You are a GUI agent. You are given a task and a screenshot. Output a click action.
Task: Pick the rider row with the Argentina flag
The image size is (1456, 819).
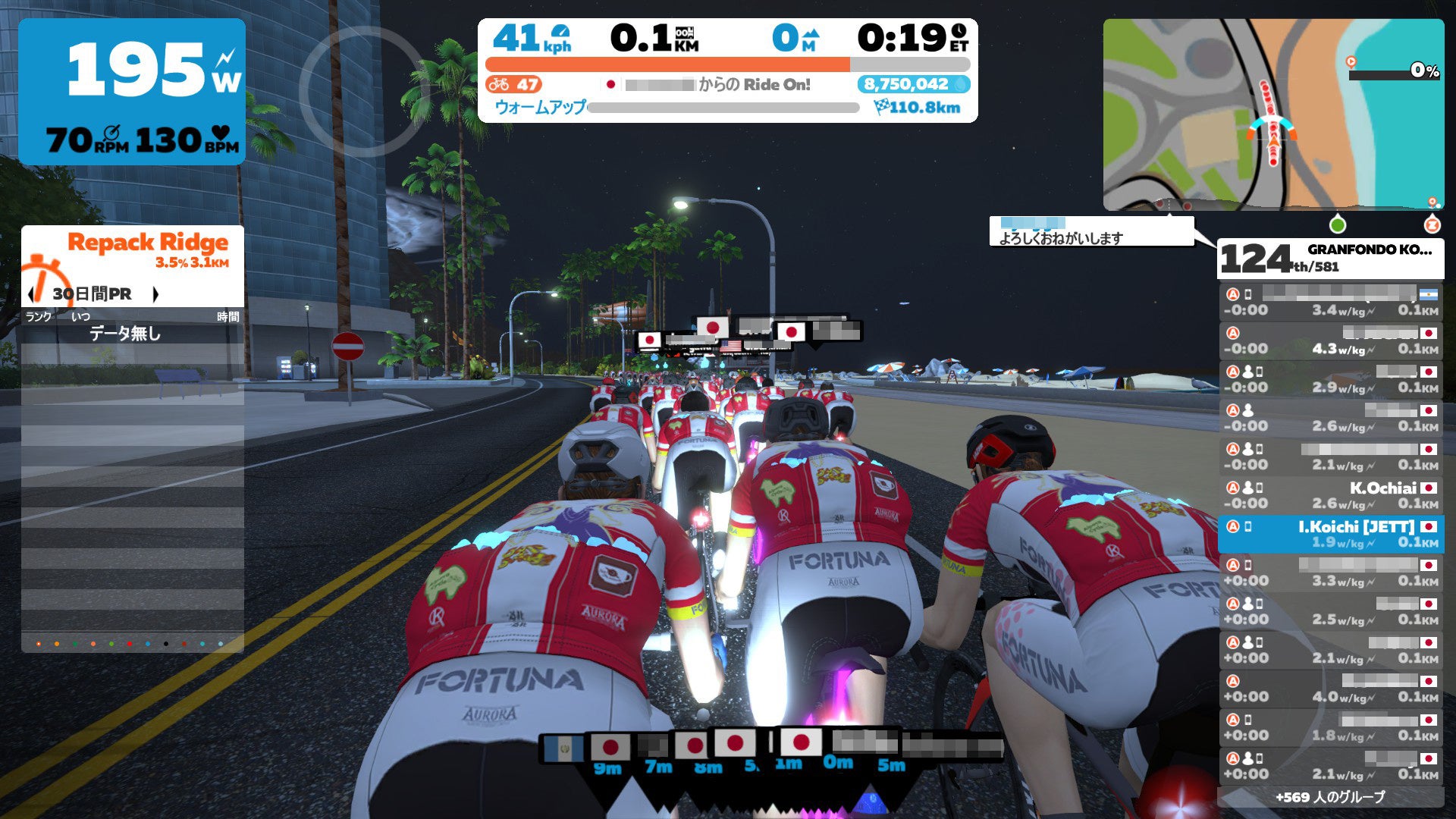coord(1331,302)
